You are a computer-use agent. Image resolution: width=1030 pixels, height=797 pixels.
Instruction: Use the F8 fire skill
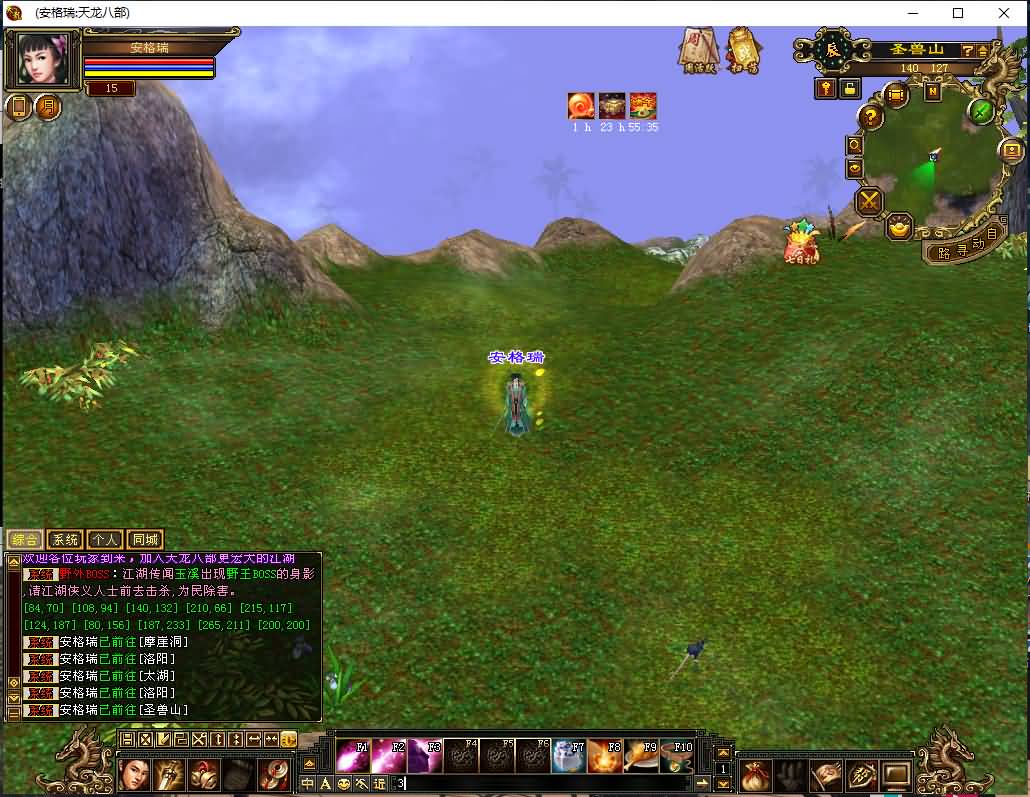click(605, 756)
